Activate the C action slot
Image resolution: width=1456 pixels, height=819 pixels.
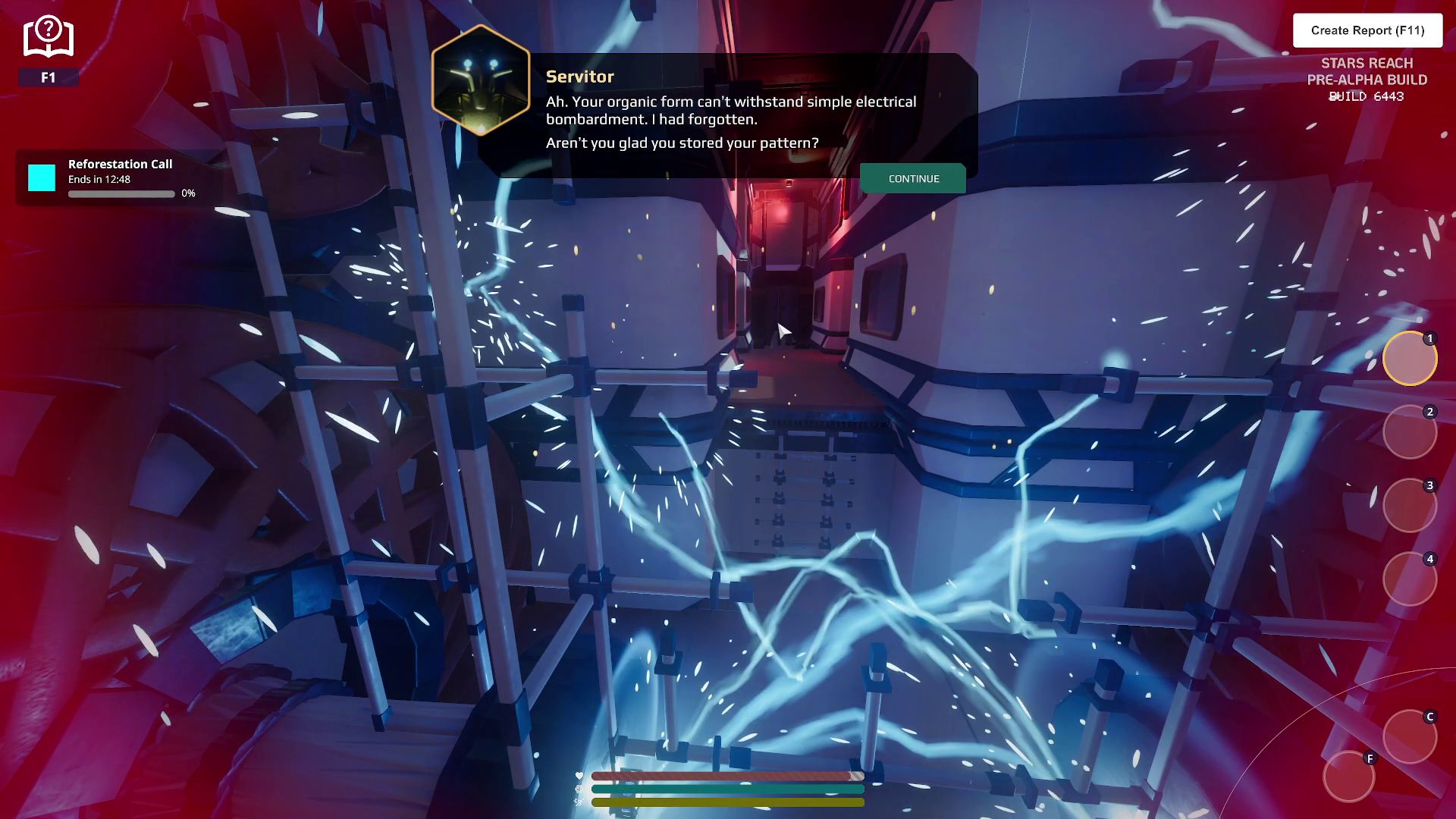pos(1410,736)
